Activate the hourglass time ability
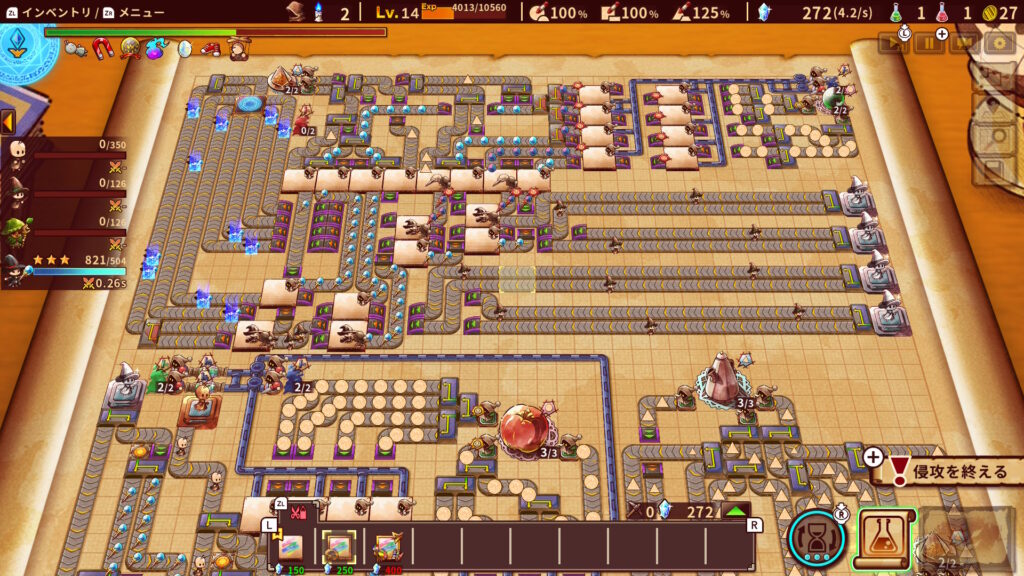The image size is (1024, 576). (816, 539)
